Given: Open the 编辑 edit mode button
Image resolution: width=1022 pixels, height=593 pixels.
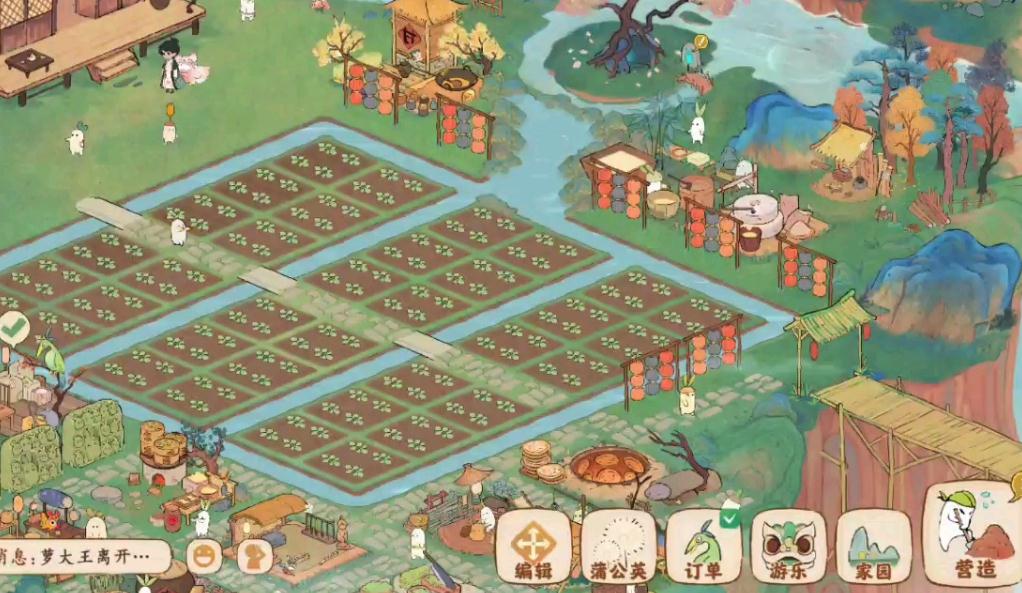Looking at the screenshot, I should [x=533, y=546].
